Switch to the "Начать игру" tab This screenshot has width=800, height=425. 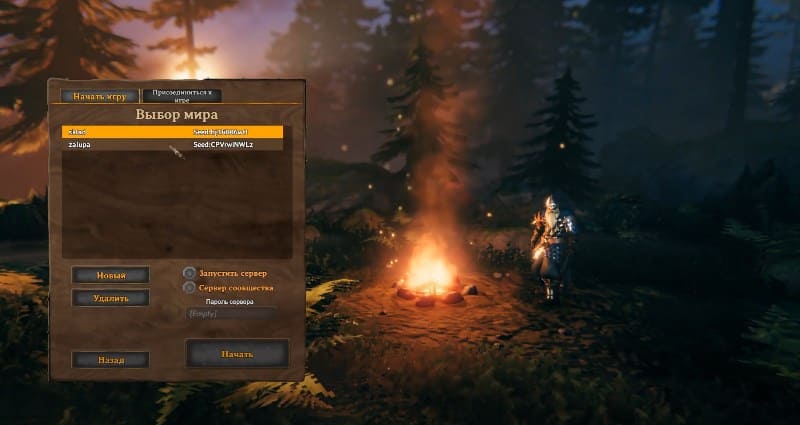pos(99,96)
